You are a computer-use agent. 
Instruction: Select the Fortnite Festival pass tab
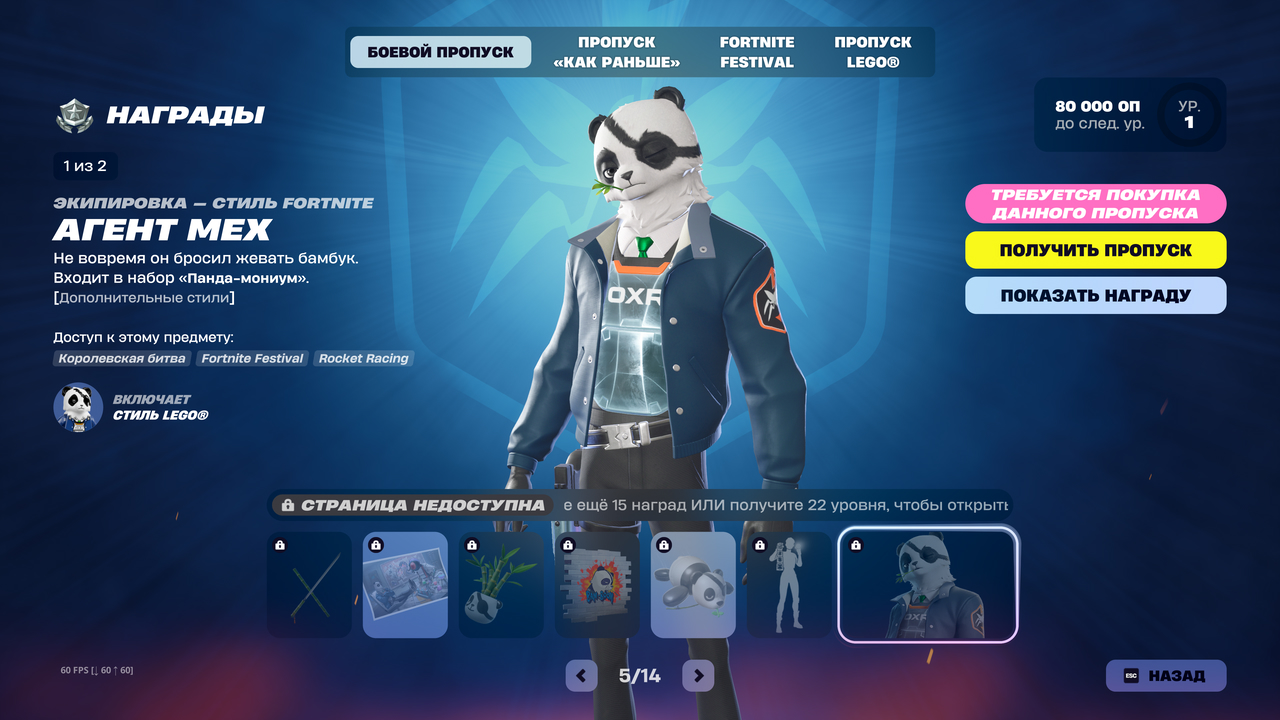click(757, 52)
